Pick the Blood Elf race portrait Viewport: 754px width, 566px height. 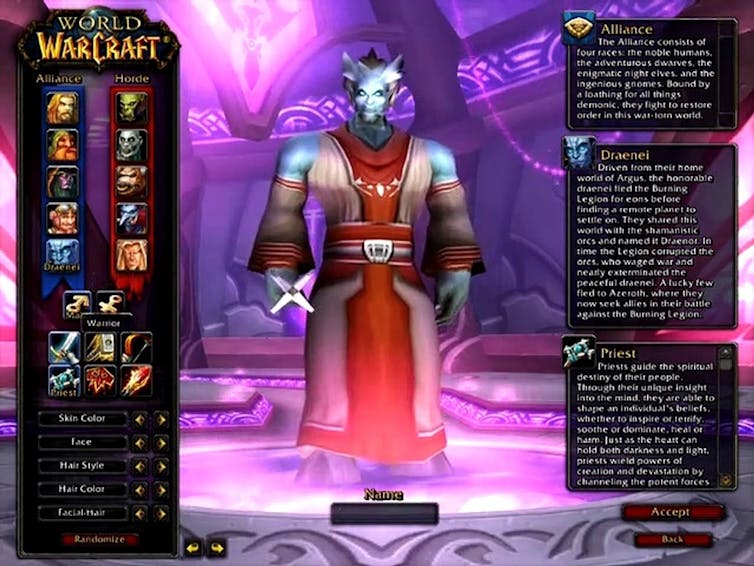(x=132, y=255)
